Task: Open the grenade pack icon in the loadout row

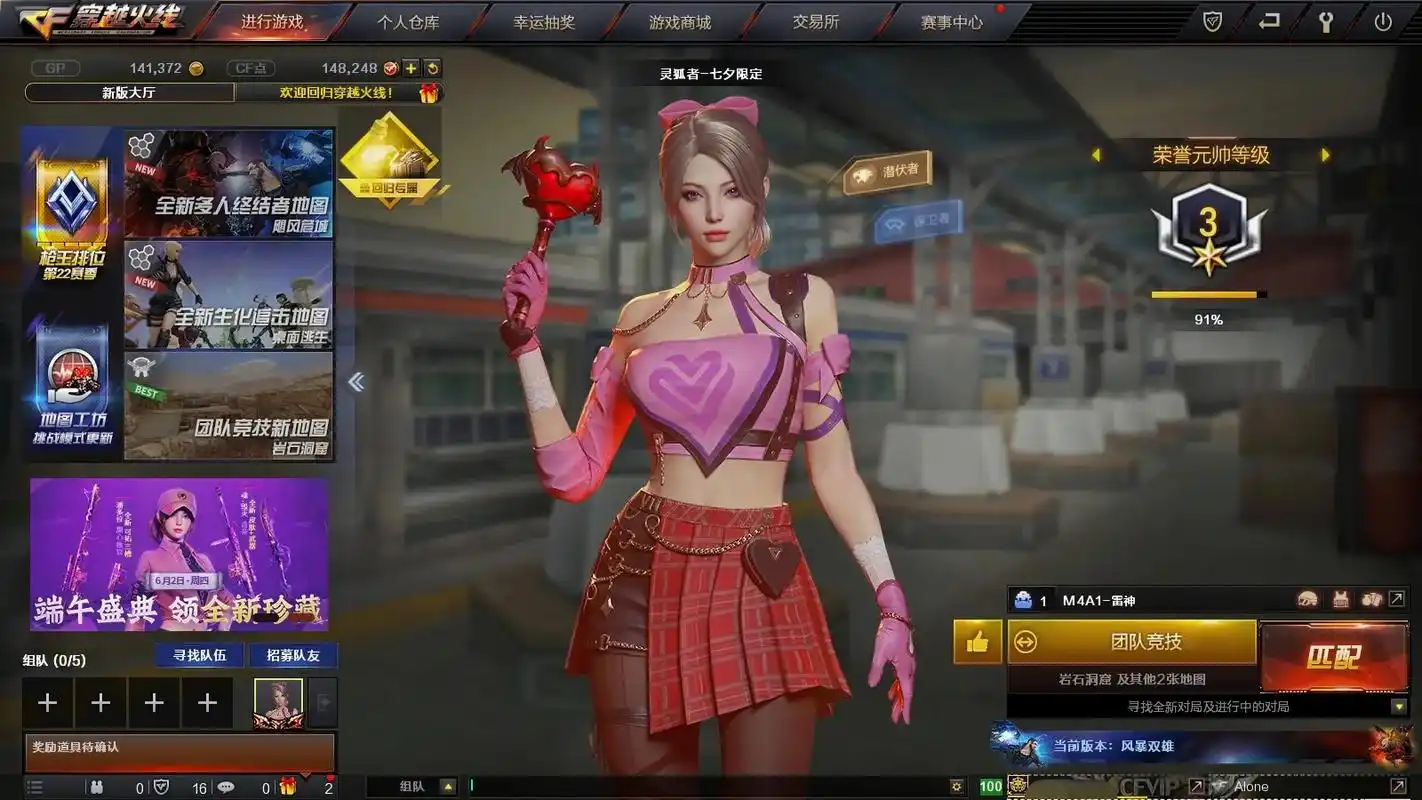Action: (1371, 598)
